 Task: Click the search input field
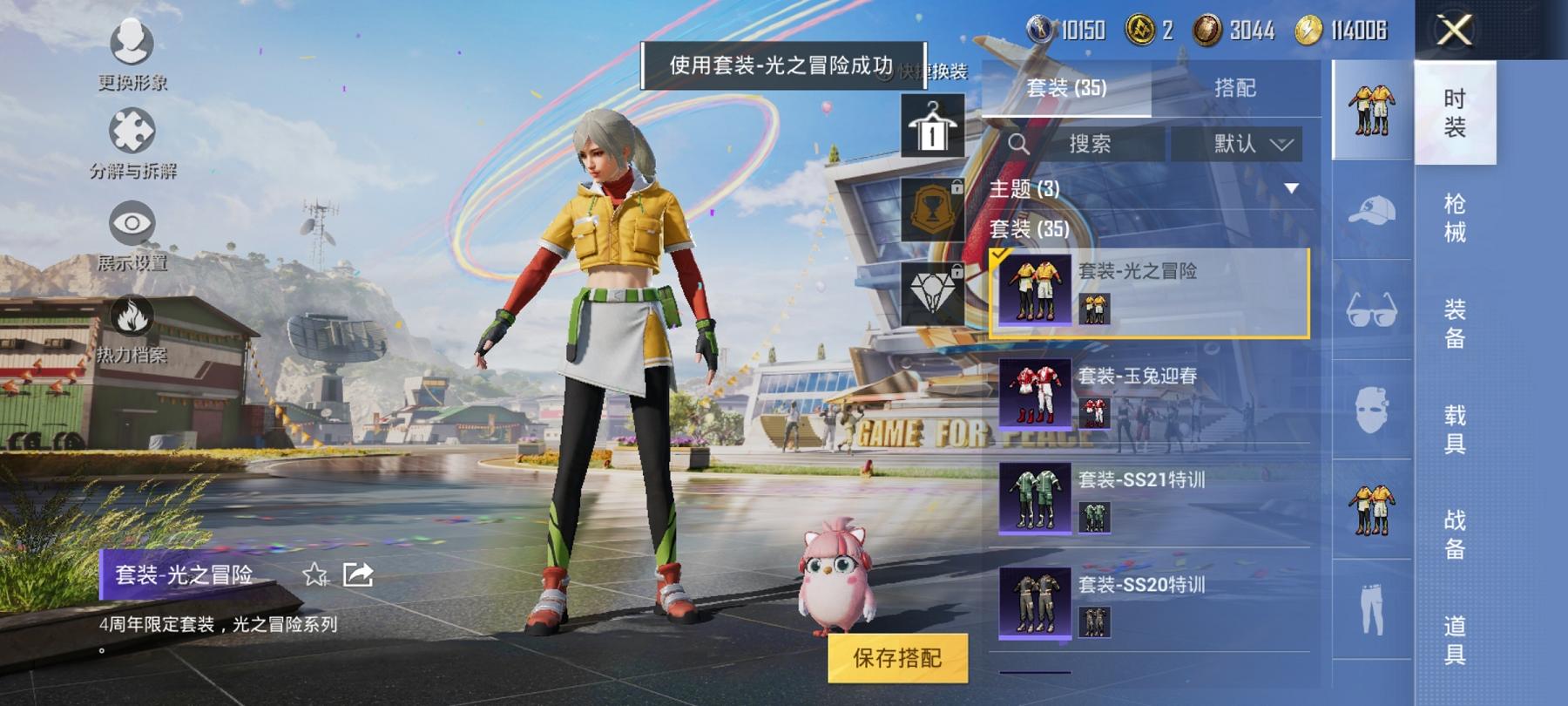1089,145
